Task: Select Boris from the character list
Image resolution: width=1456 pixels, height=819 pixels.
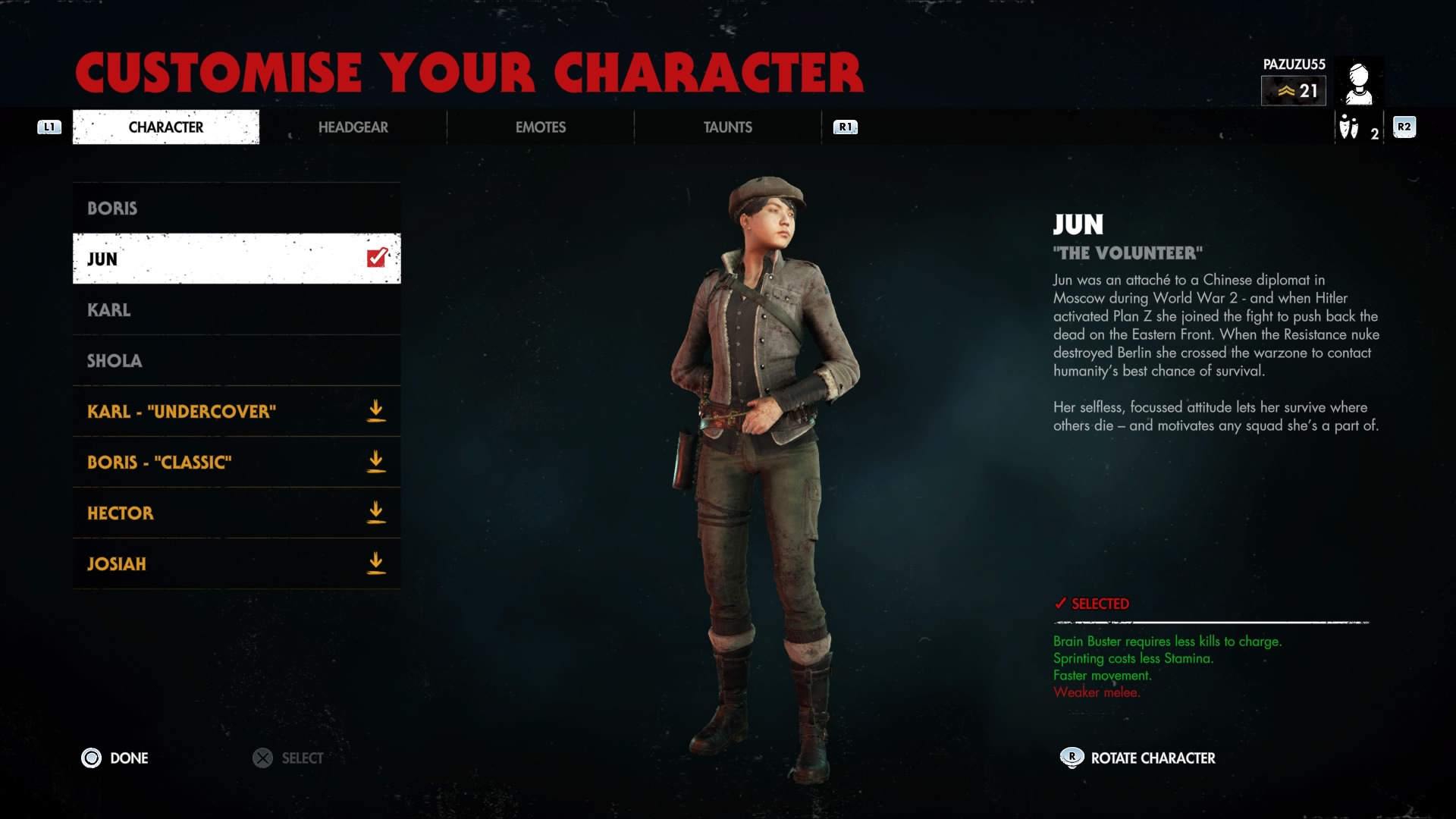Action: 236,208
